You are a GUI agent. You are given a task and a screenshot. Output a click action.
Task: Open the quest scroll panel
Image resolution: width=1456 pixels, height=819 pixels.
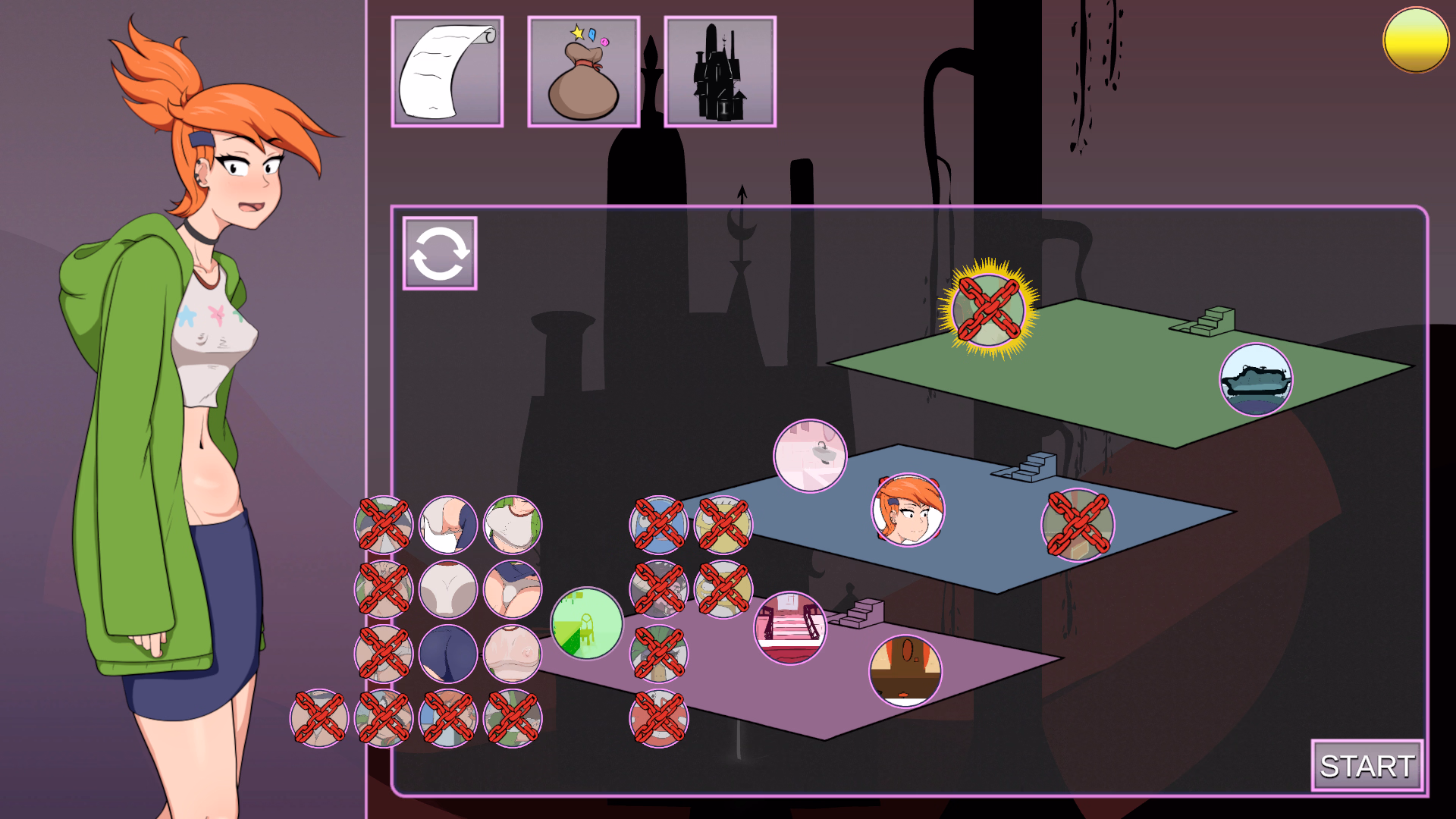[x=447, y=70]
